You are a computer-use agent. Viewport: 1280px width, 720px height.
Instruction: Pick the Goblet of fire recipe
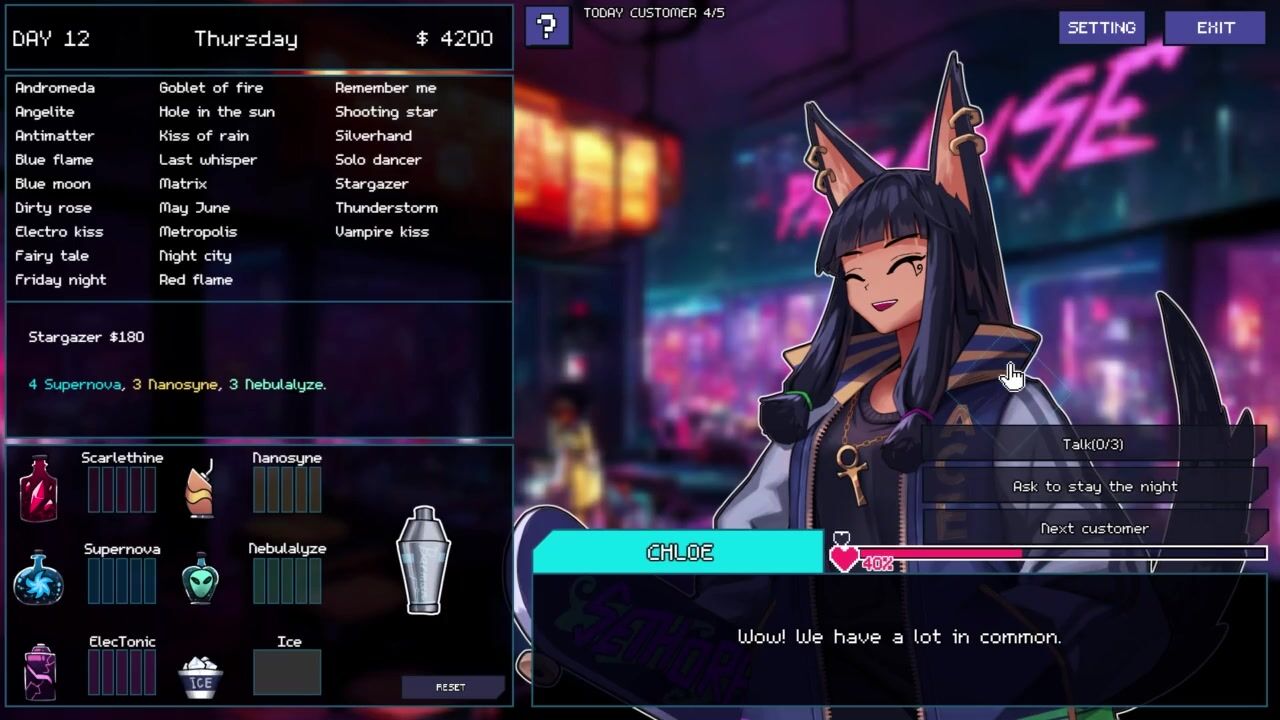click(210, 88)
